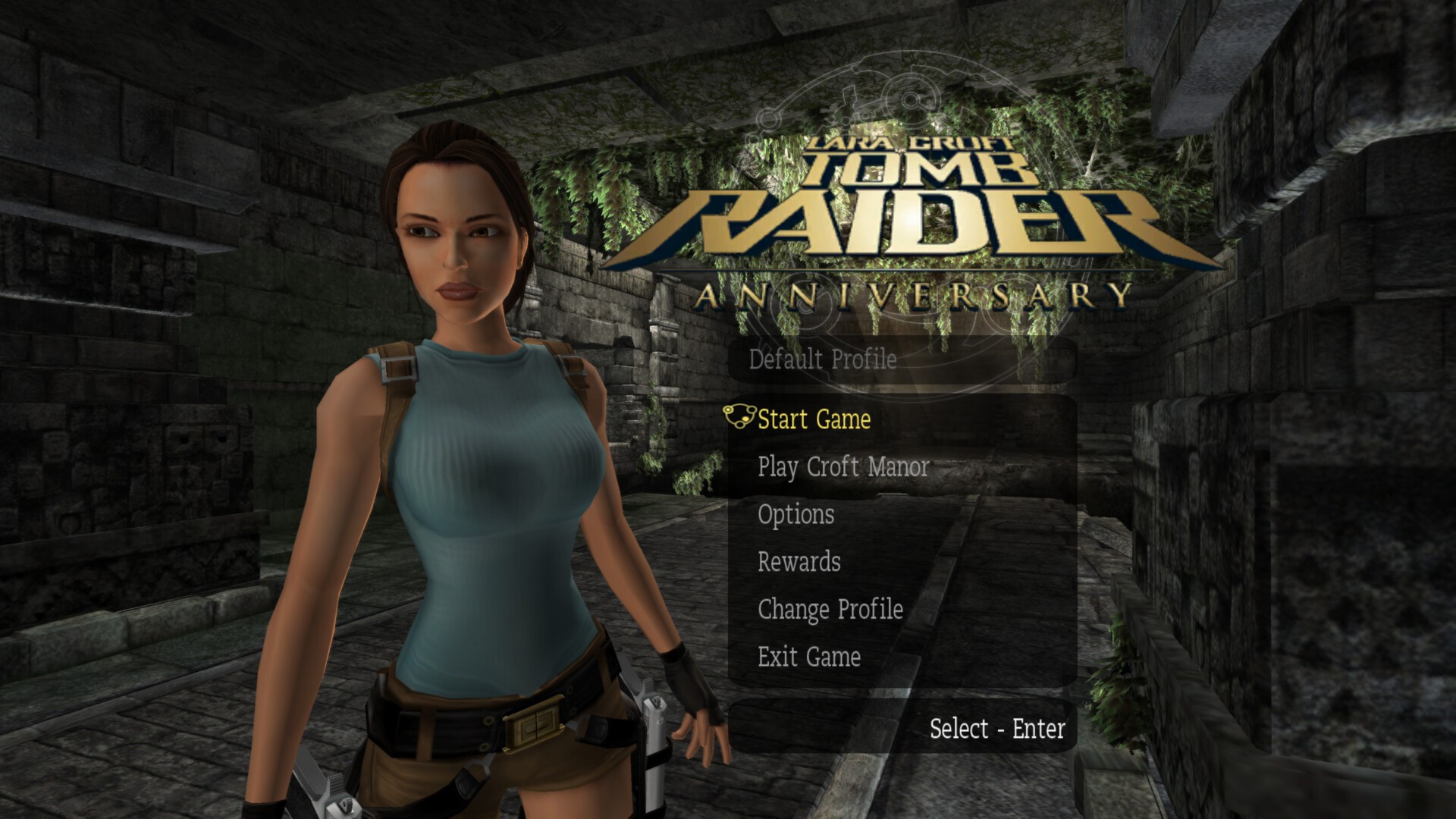This screenshot has height=819, width=1456.
Task: Choose Exit Game to quit
Action: click(x=808, y=657)
